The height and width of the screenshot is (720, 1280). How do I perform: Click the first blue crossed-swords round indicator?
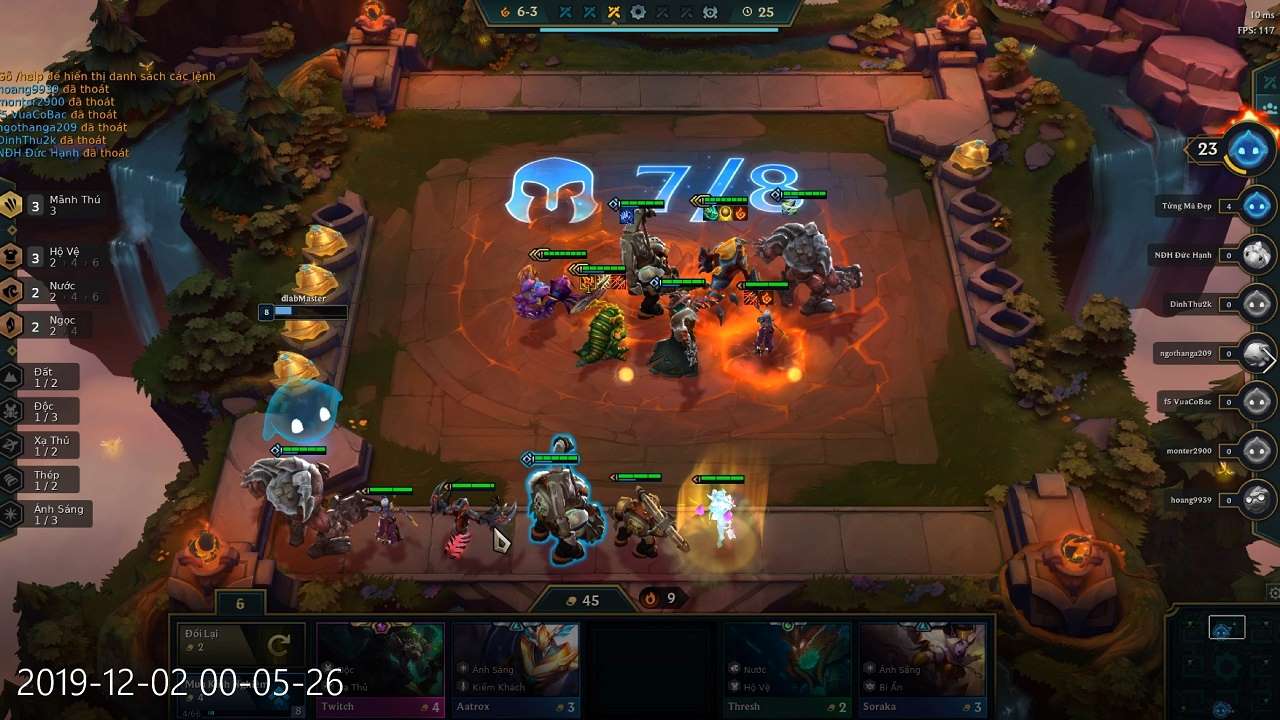click(x=564, y=13)
